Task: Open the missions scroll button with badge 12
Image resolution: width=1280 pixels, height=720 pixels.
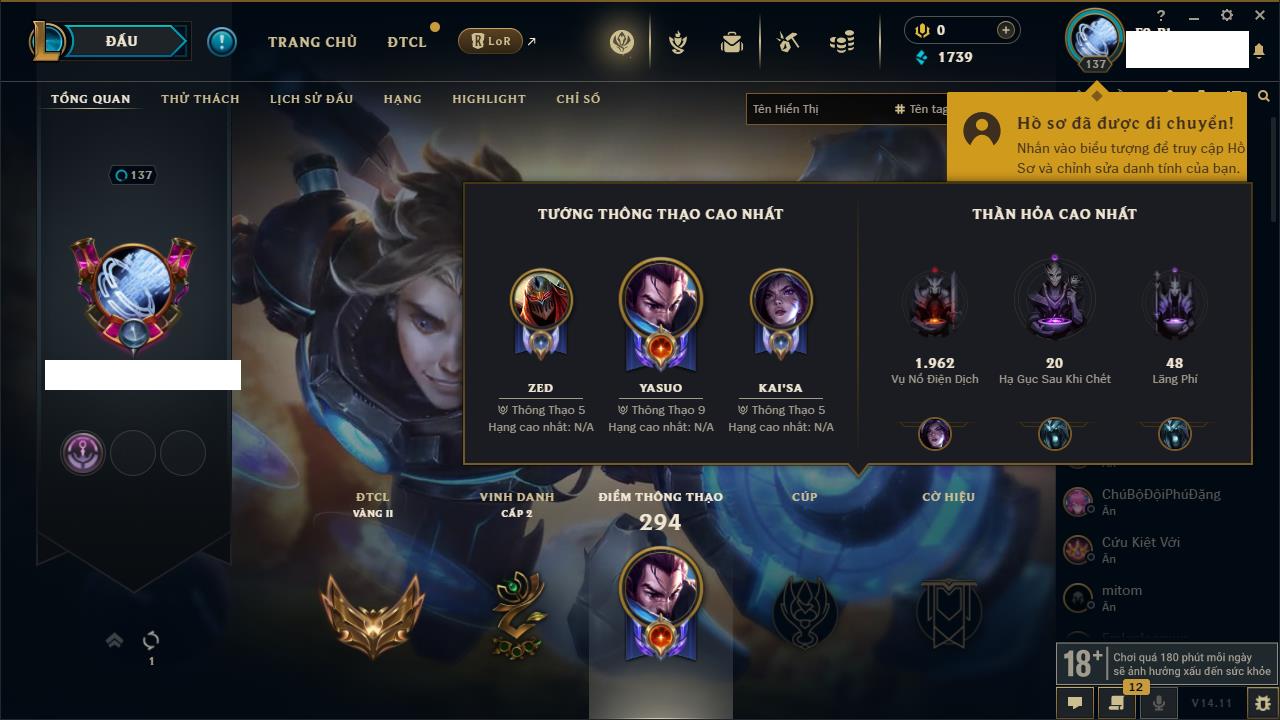Action: [x=1117, y=703]
